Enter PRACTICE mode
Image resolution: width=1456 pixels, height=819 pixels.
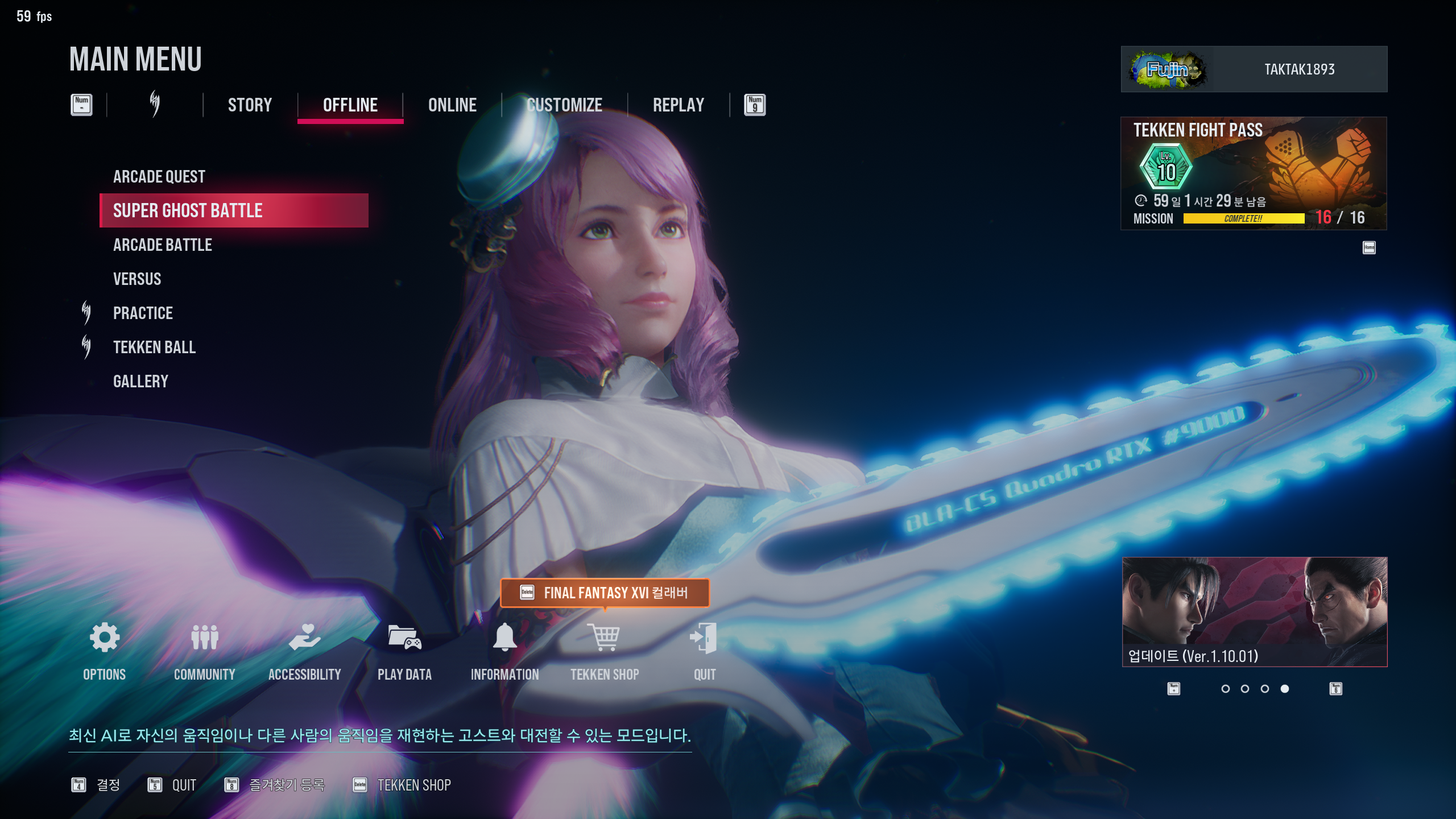tap(143, 313)
